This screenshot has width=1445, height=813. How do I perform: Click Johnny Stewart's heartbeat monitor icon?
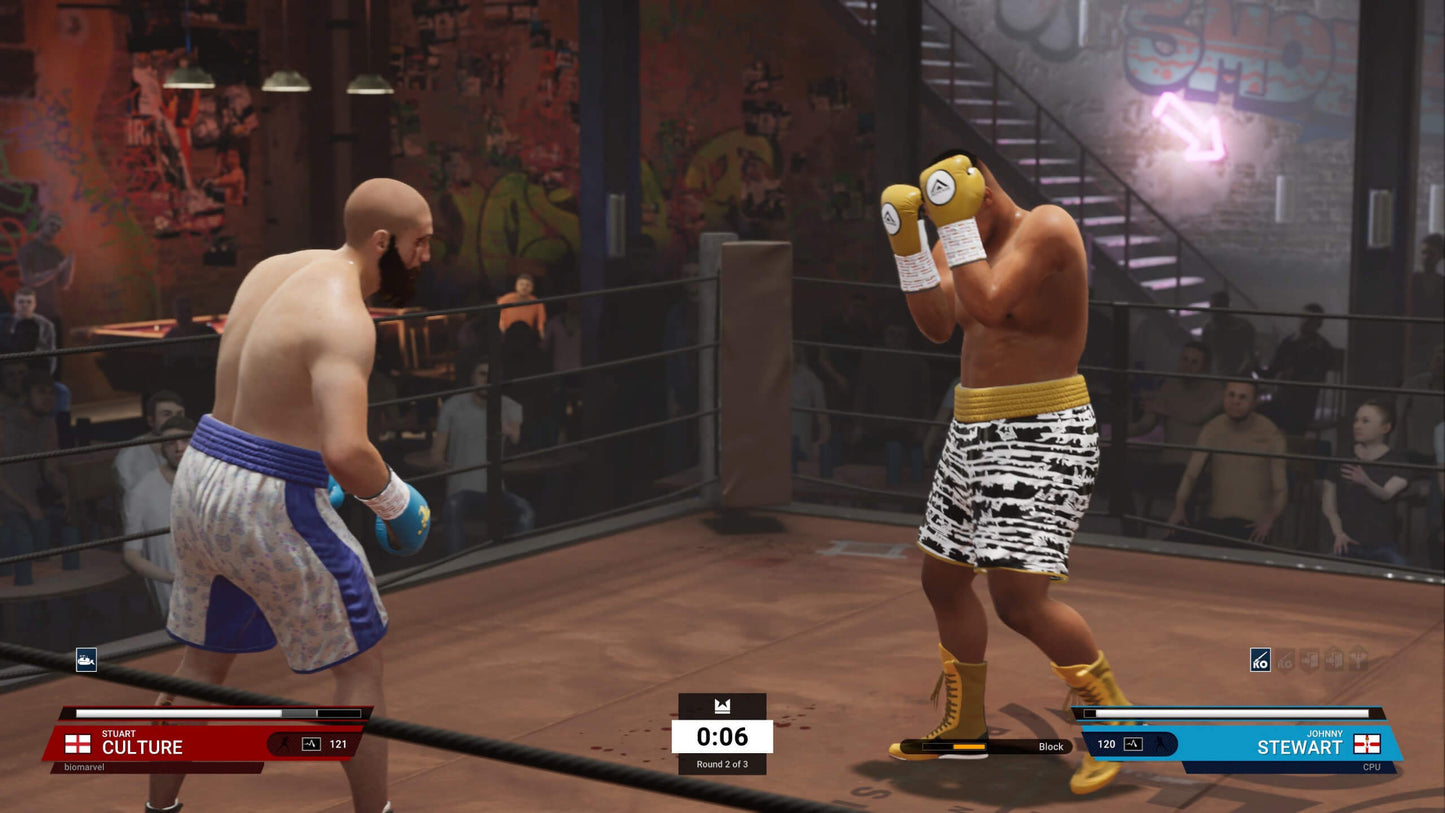coord(1133,744)
